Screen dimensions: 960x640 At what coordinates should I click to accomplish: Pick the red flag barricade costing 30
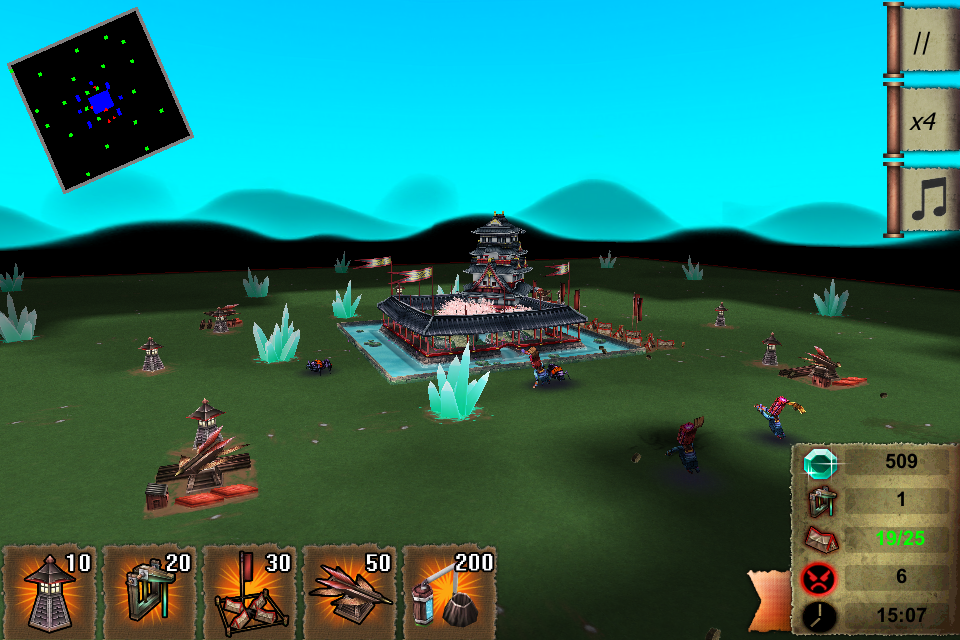tap(250, 592)
